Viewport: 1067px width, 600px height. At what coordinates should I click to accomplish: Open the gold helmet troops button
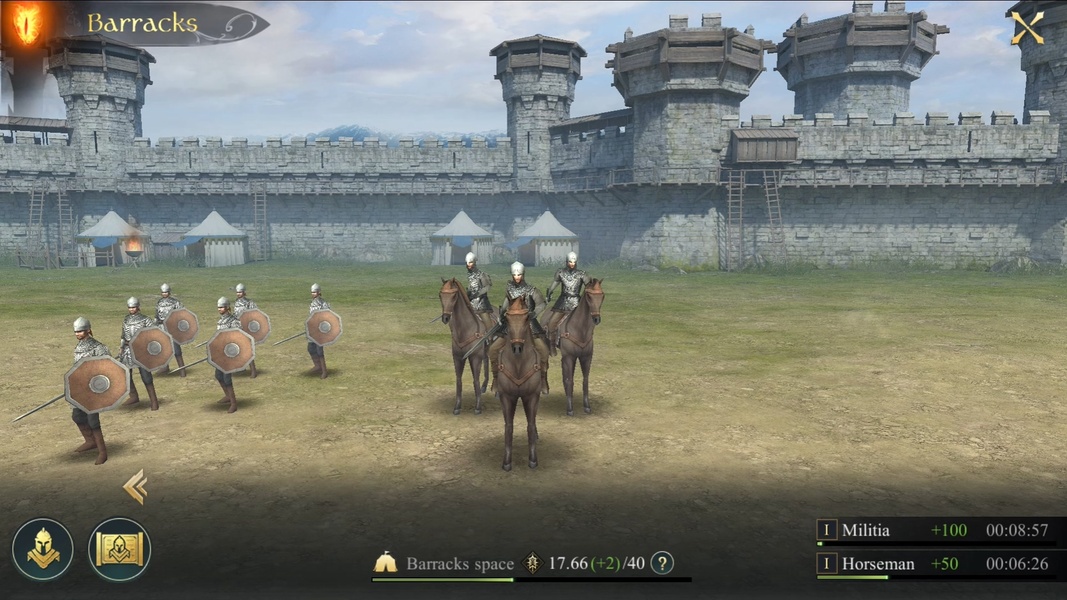click(x=43, y=549)
